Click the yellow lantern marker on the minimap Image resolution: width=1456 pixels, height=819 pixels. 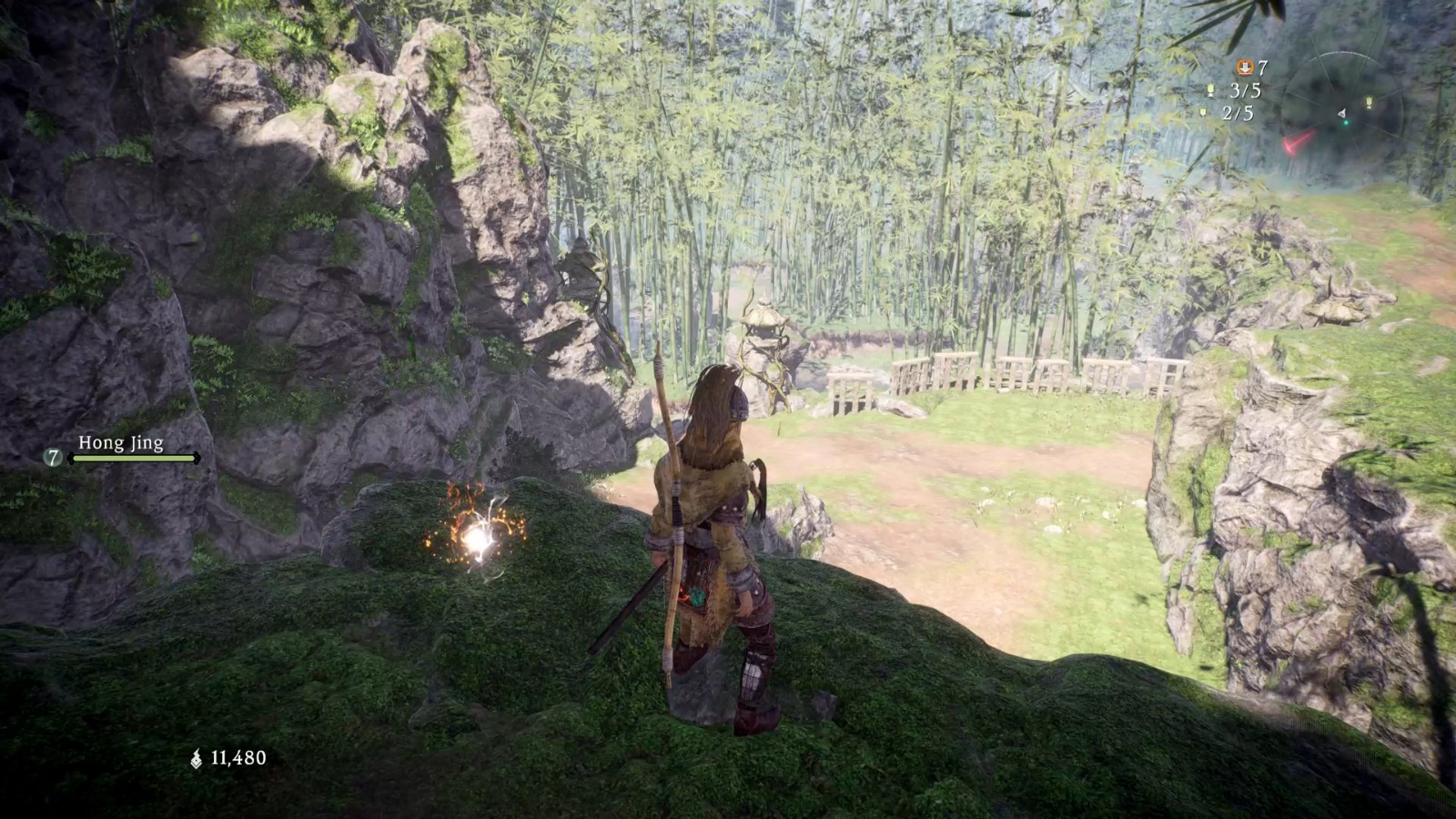[x=1370, y=102]
